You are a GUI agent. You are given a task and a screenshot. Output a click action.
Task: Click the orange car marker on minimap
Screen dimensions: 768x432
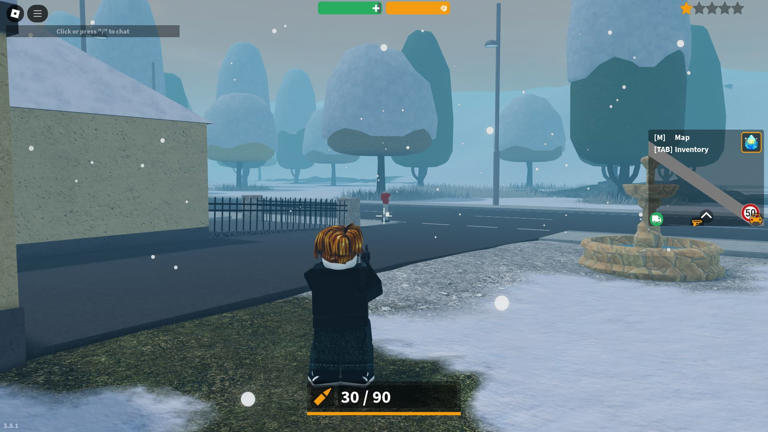758,220
